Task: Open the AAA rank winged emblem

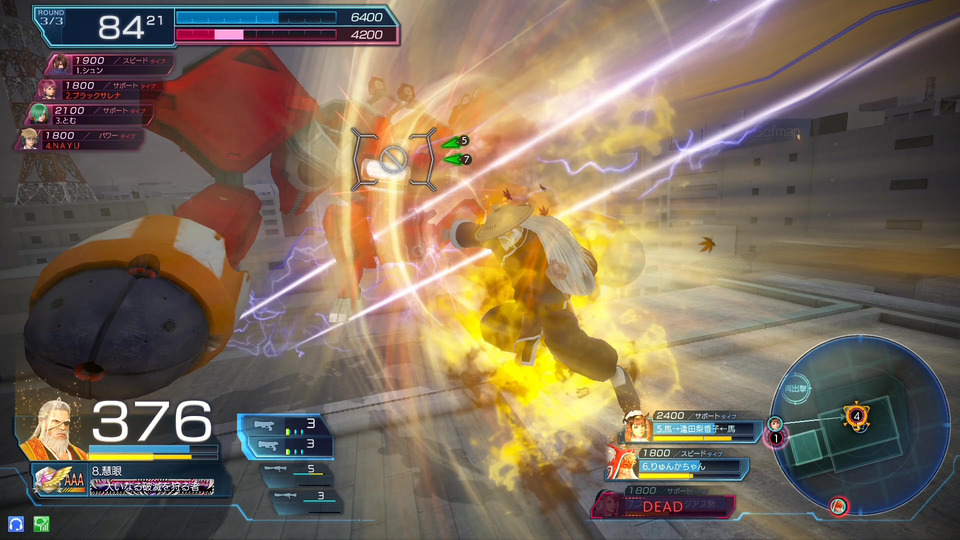Action: click(58, 480)
